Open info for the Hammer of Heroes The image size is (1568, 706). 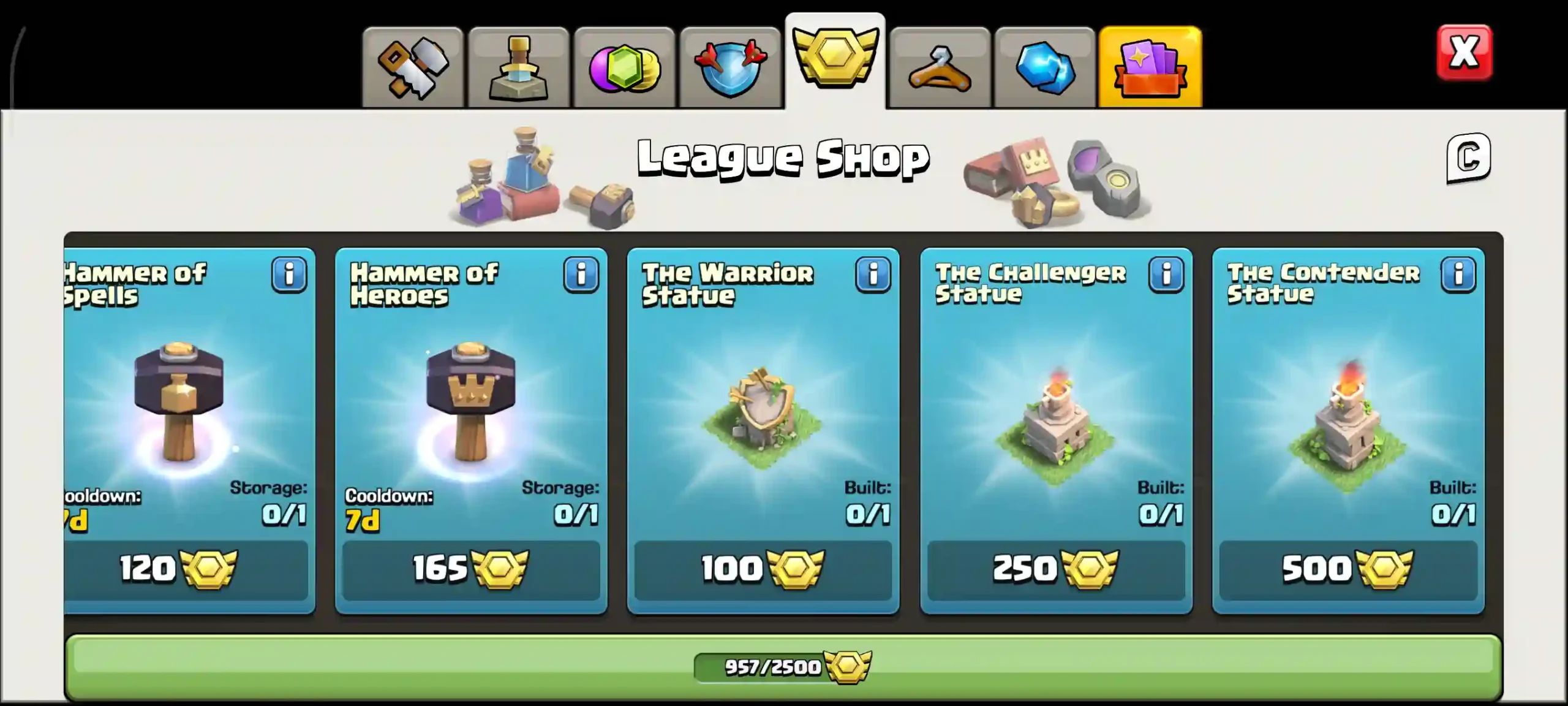pyautogui.click(x=581, y=275)
